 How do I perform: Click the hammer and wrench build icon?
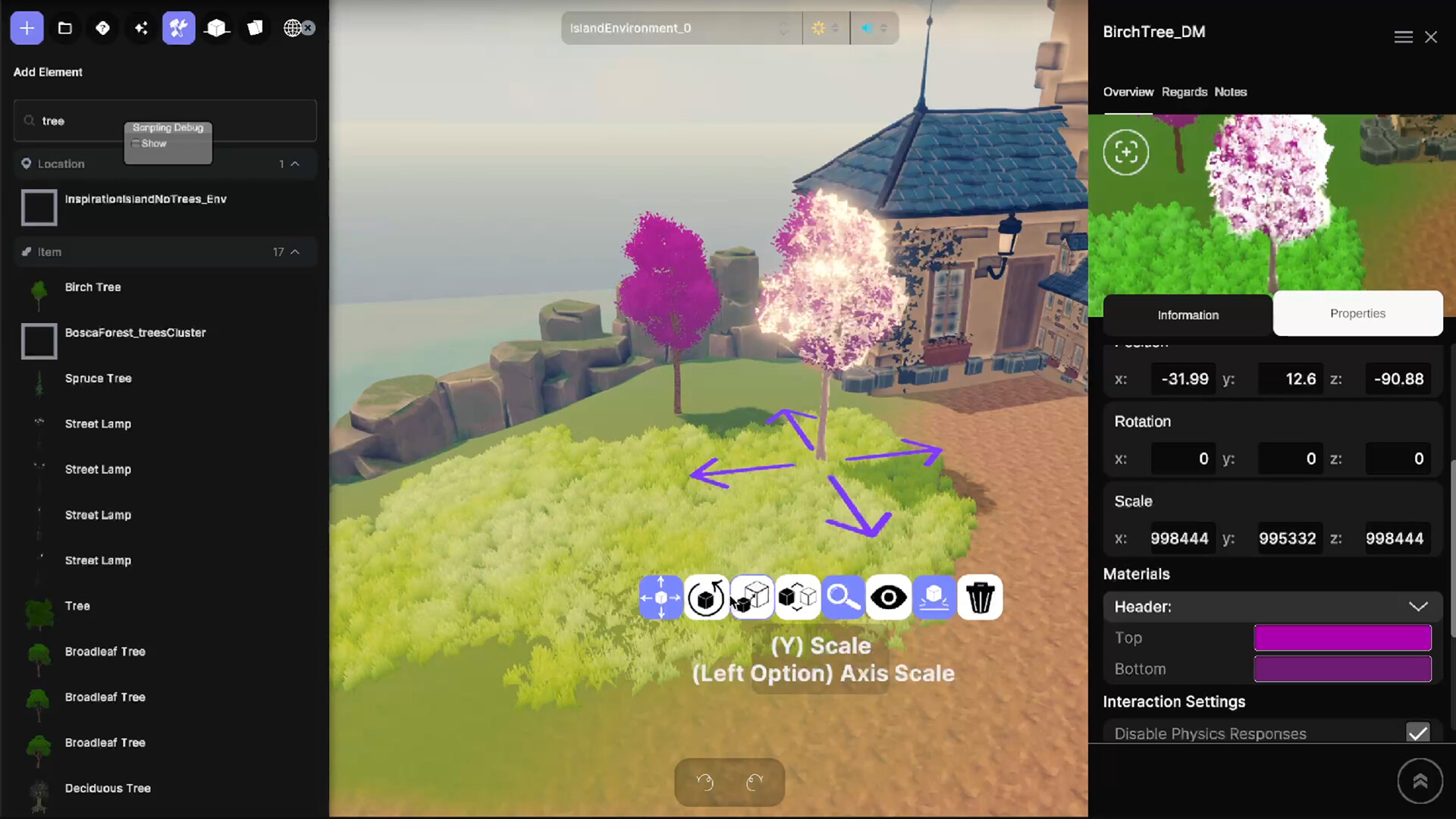179,27
